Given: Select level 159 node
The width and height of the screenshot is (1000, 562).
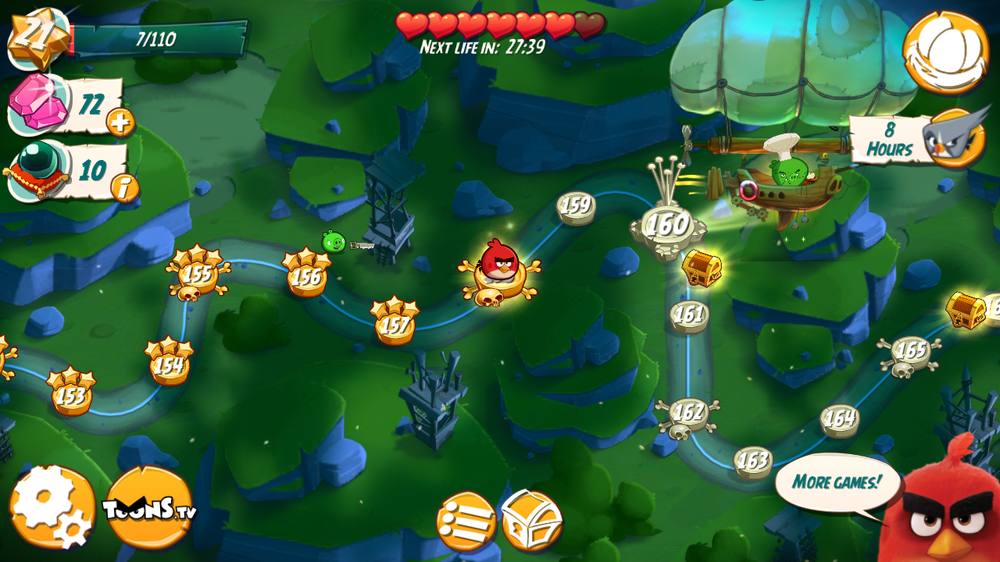Looking at the screenshot, I should (576, 207).
